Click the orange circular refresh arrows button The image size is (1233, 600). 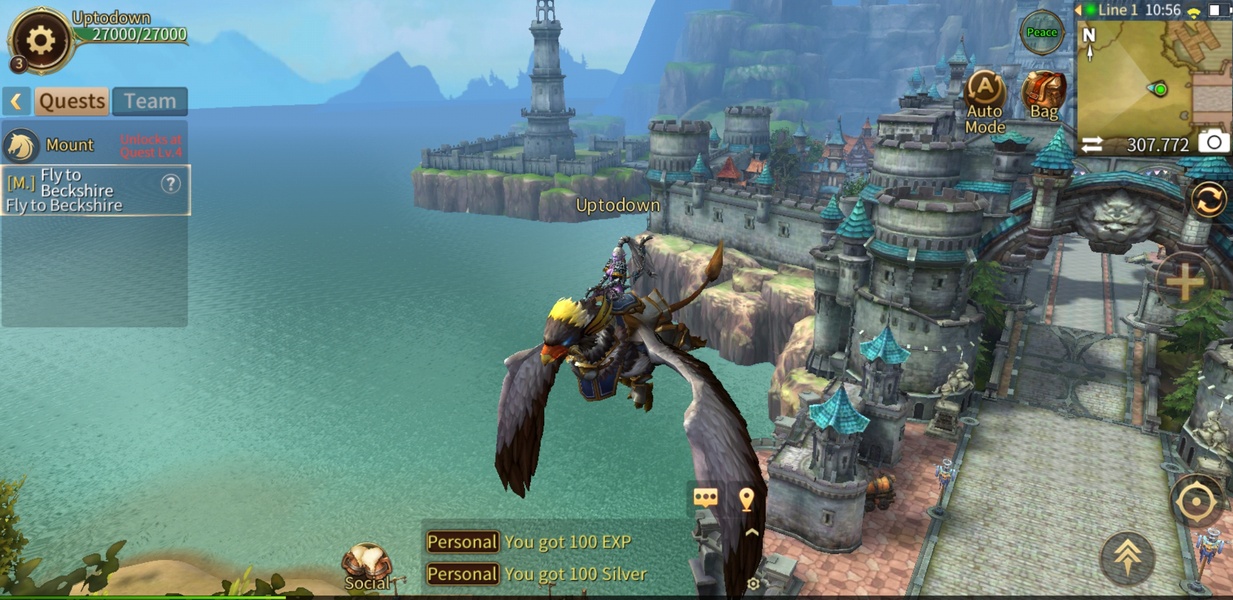tap(1208, 200)
